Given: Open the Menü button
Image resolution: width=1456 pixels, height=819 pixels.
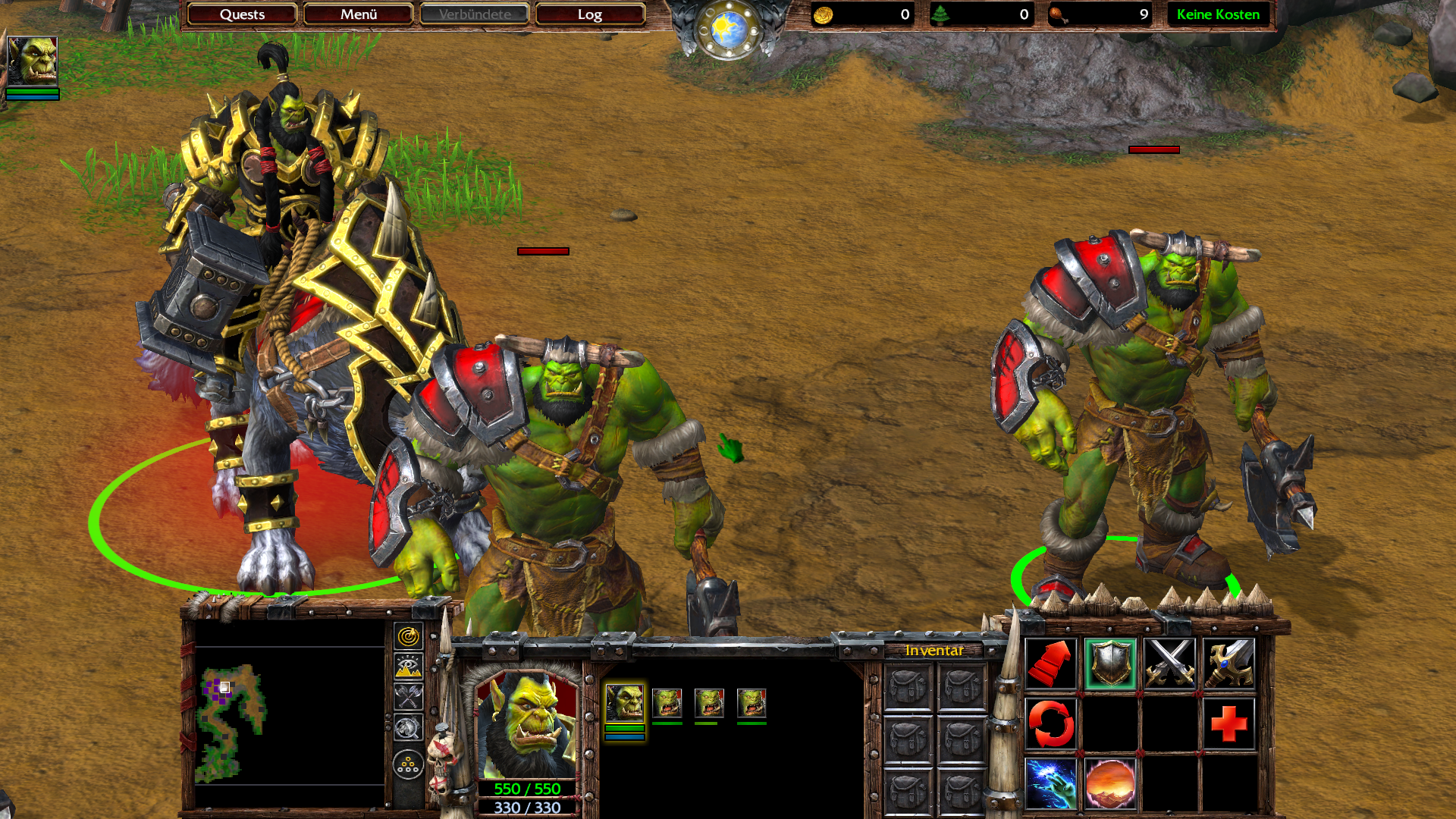Looking at the screenshot, I should pyautogui.click(x=359, y=14).
